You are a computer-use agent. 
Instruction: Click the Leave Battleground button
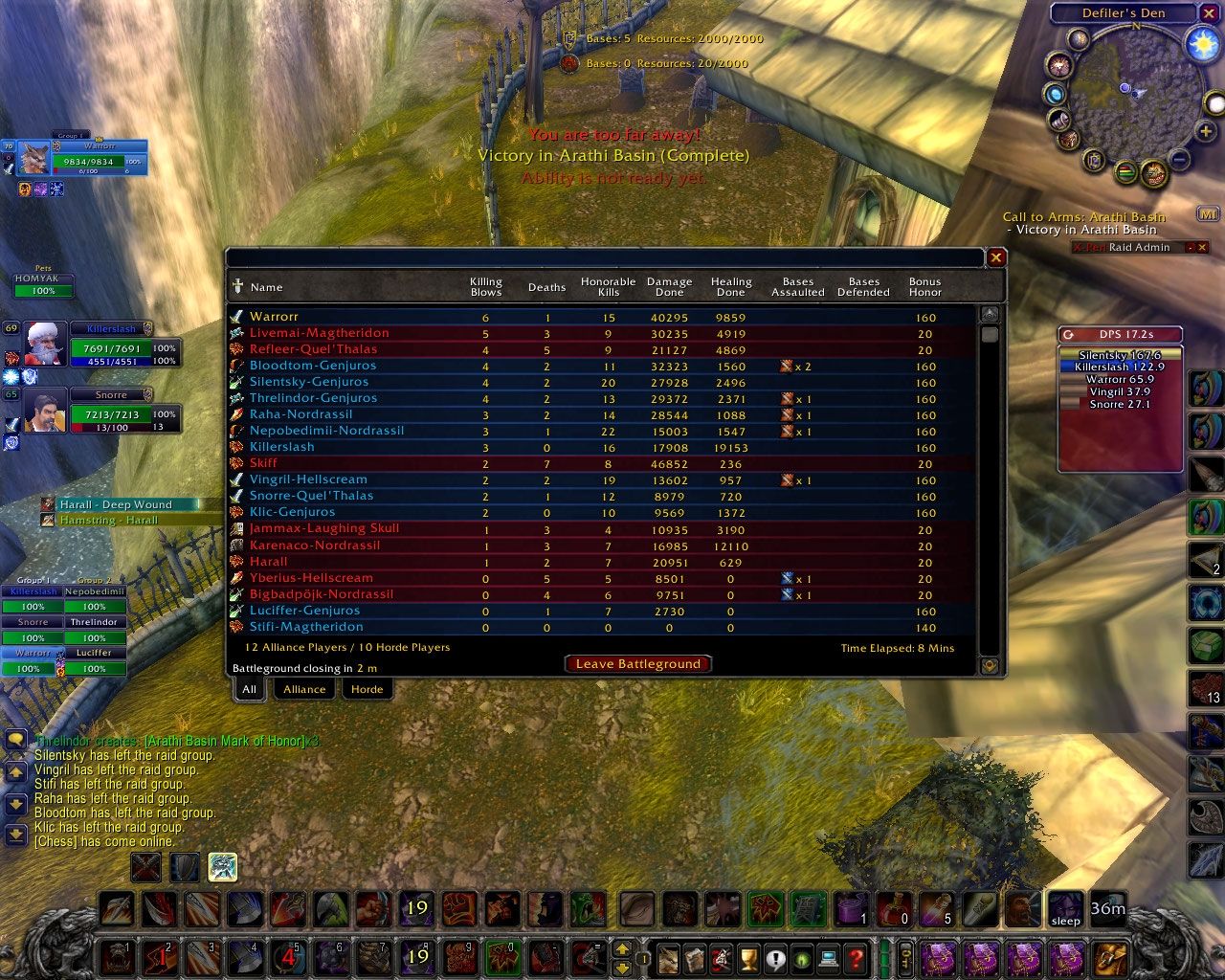click(637, 664)
